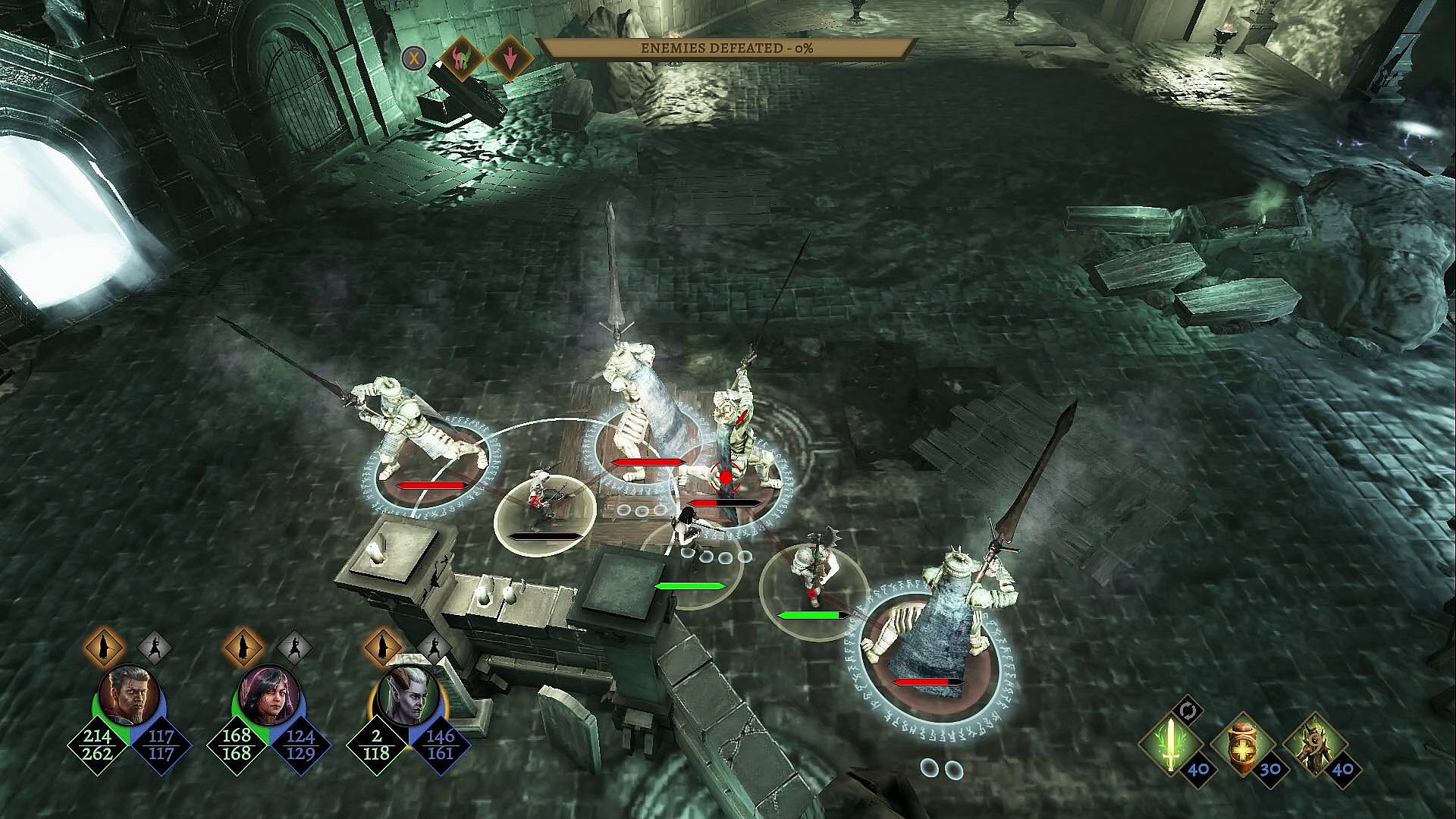Click the circular arrows swap icon

tap(1188, 711)
